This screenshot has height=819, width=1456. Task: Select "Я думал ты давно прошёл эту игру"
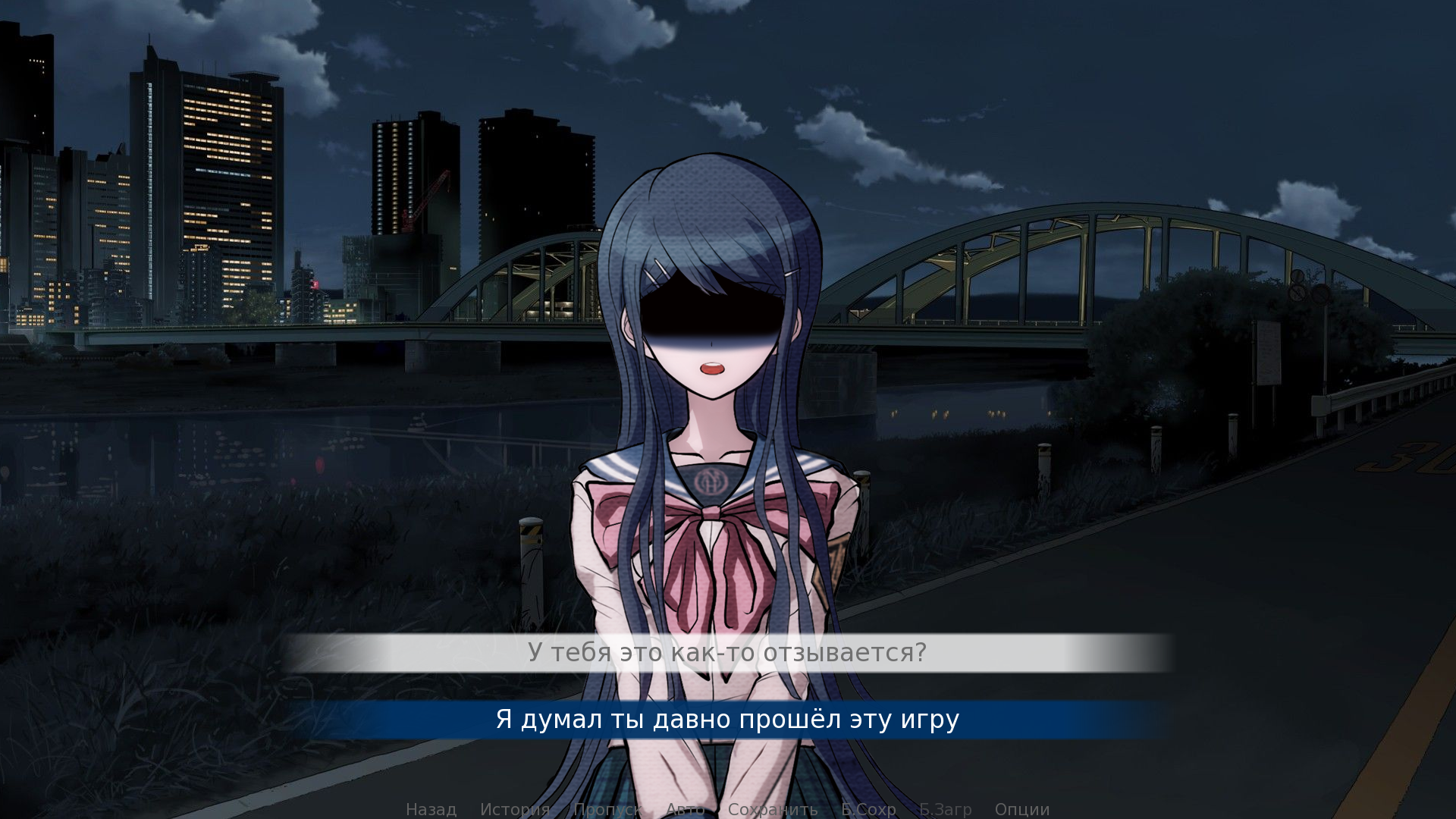click(x=727, y=719)
